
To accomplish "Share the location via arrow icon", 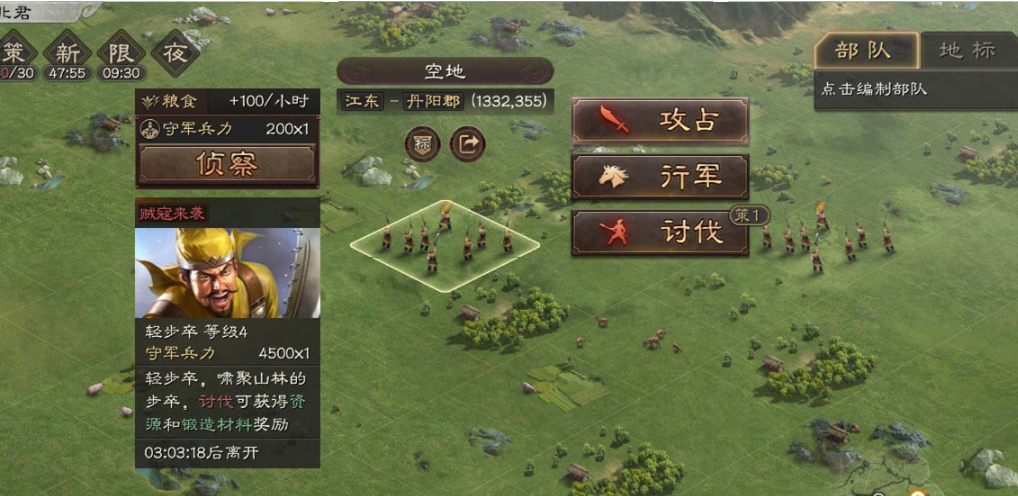I will pyautogui.click(x=467, y=144).
